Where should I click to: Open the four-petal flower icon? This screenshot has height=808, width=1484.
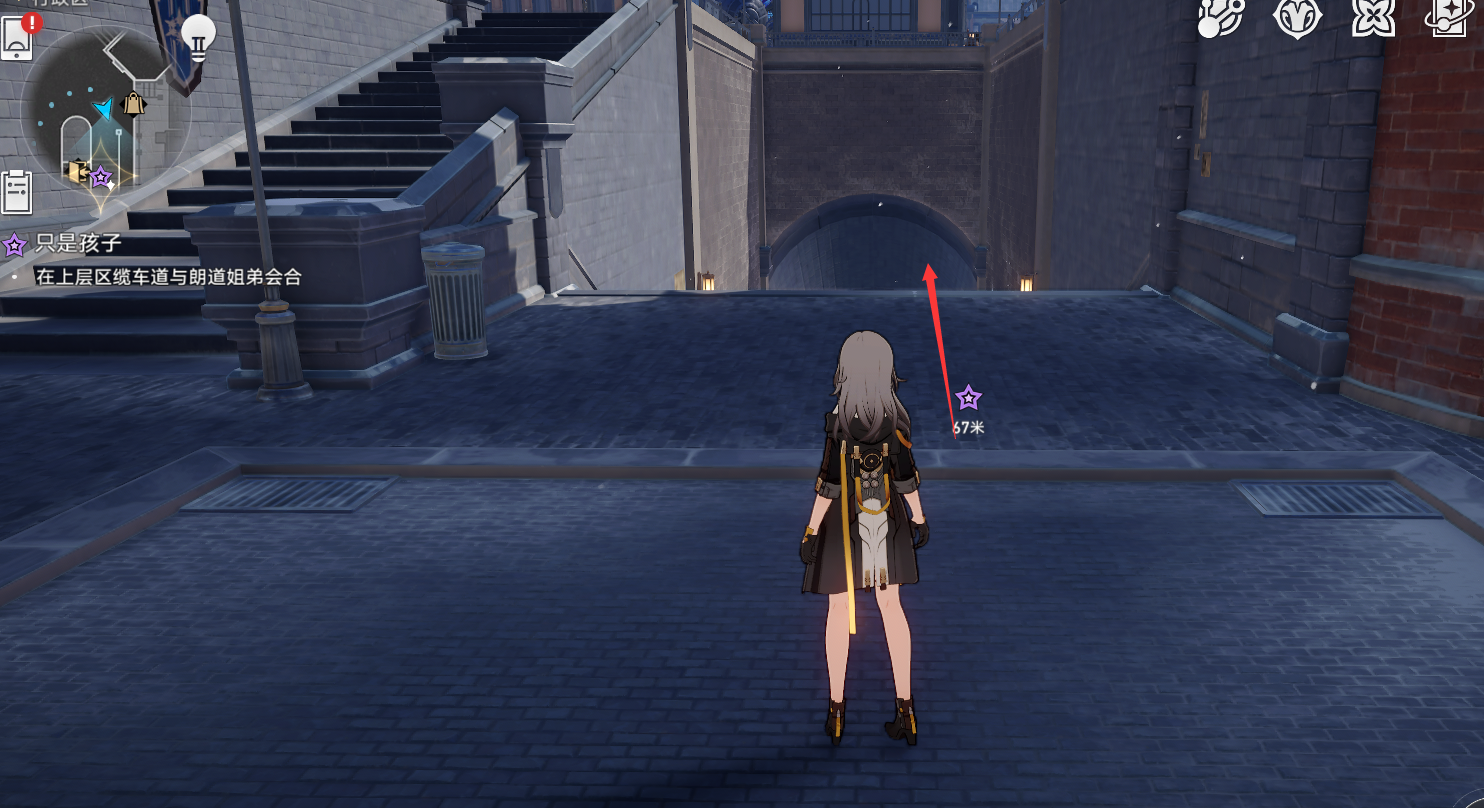[1372, 18]
